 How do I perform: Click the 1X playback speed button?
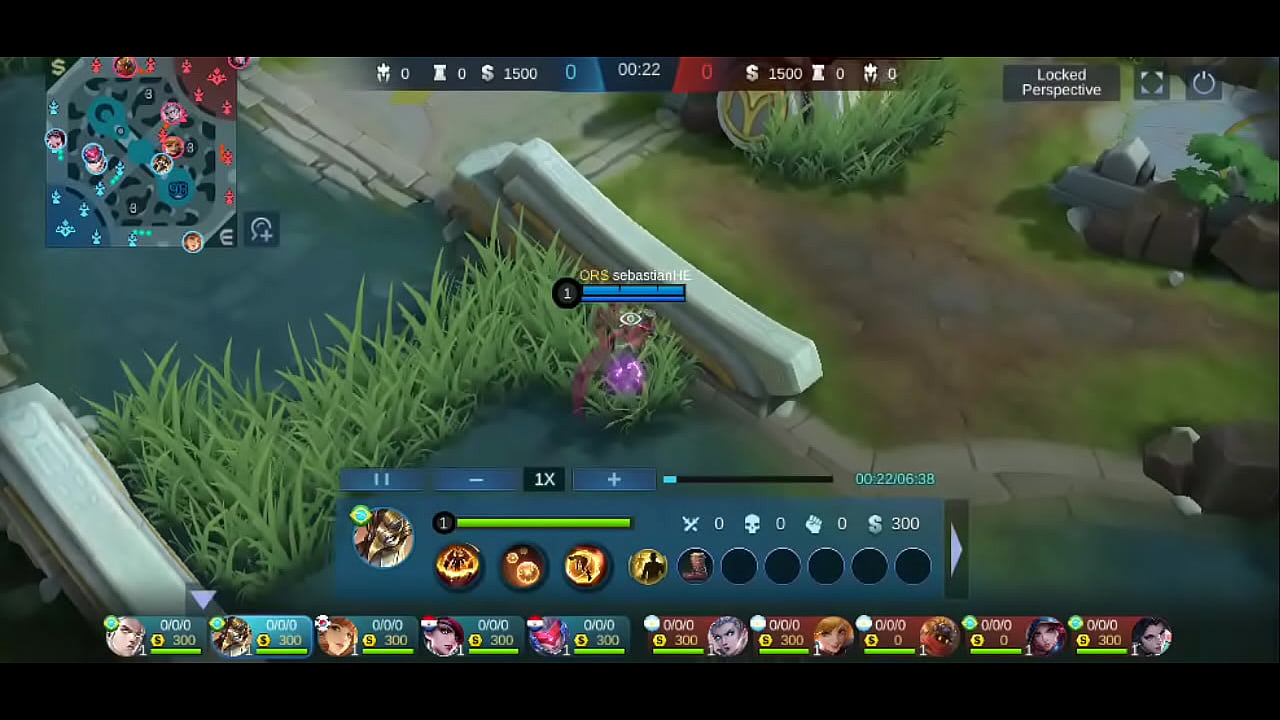(x=544, y=479)
